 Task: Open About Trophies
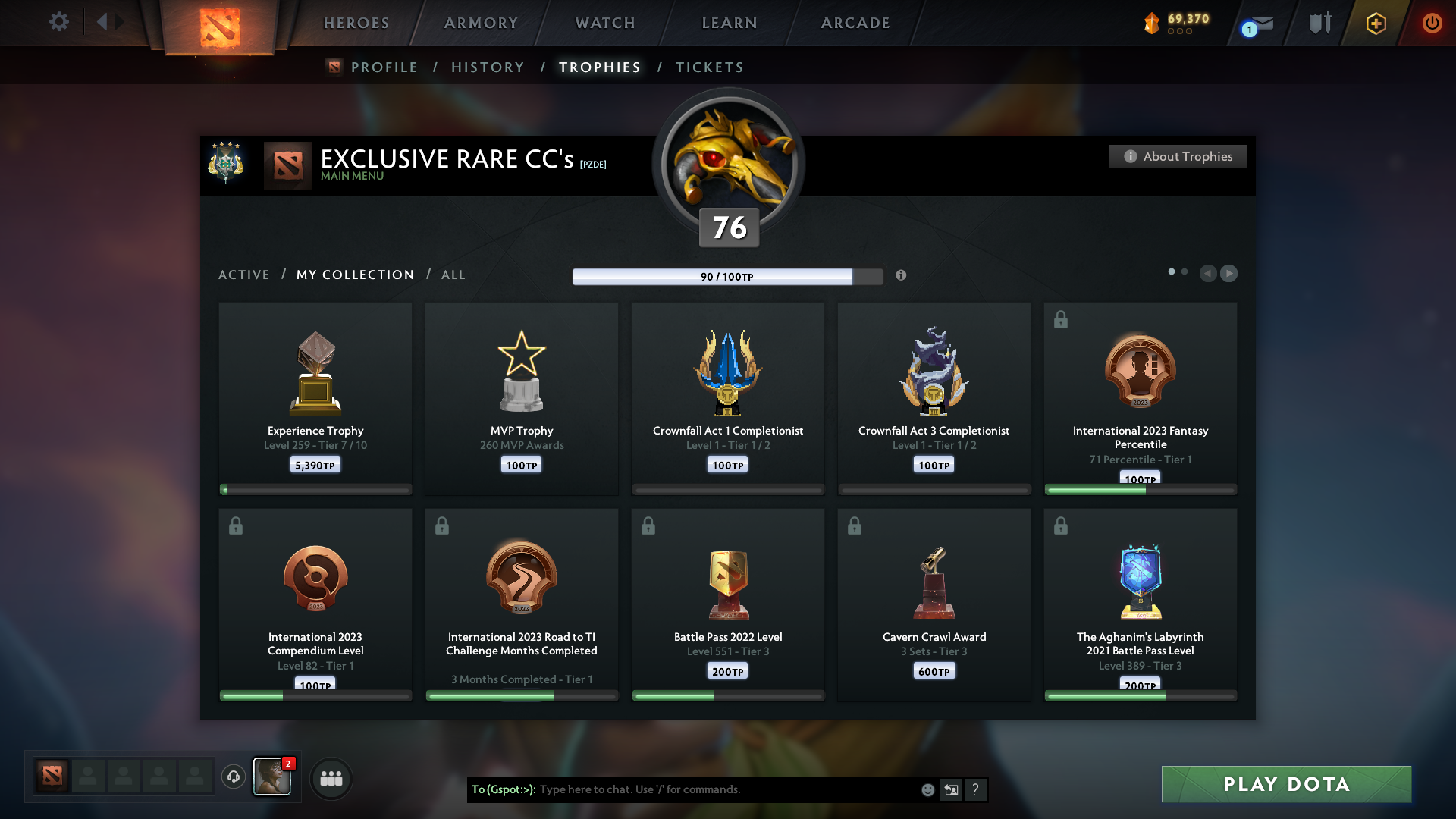pos(1178,156)
